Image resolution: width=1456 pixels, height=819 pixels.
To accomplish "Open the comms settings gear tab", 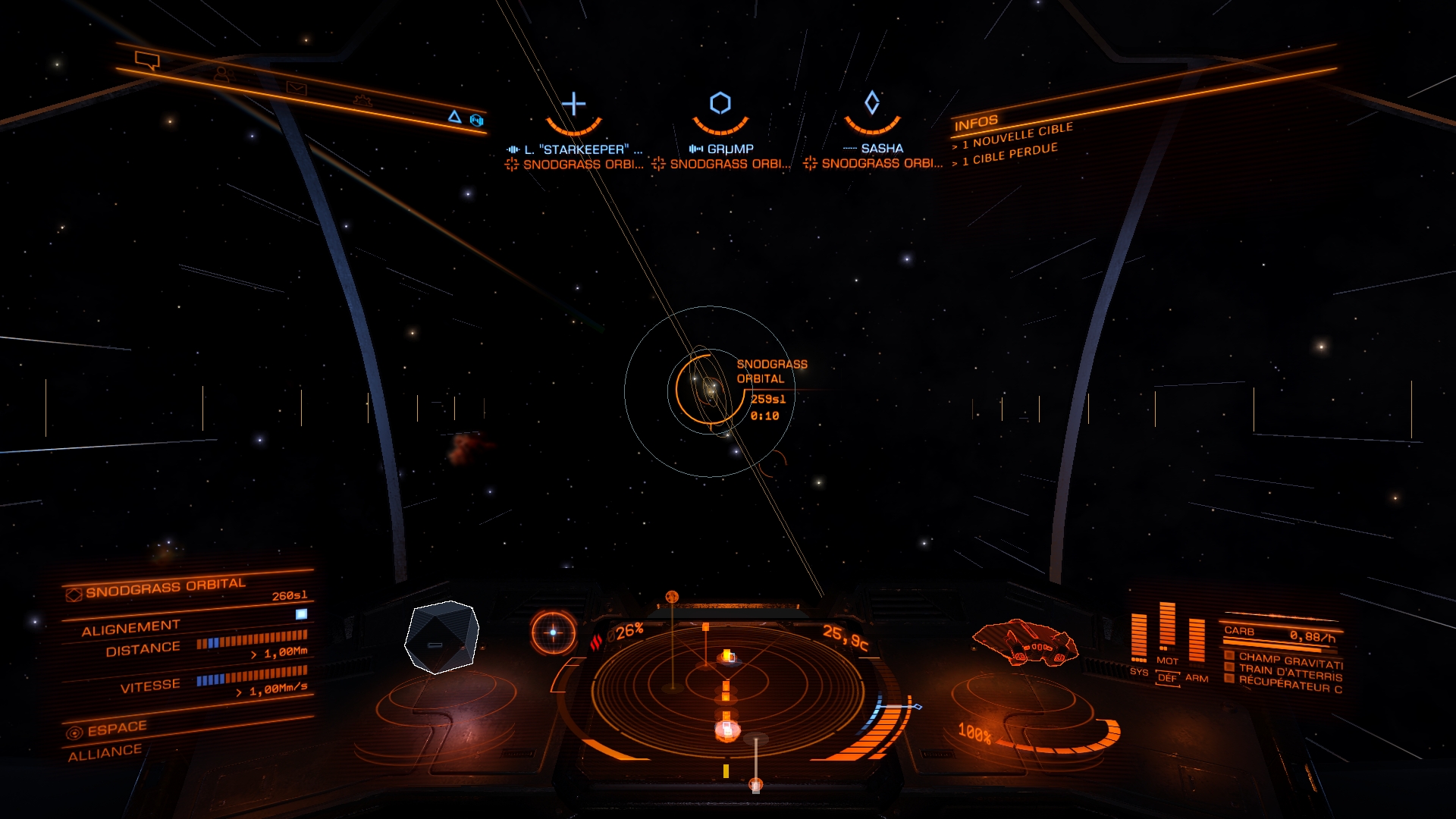I will 362,101.
